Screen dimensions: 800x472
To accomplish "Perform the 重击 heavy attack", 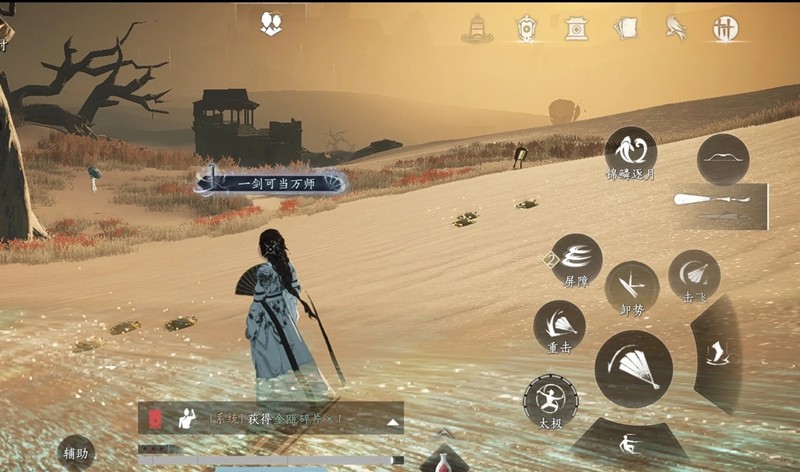I will [559, 326].
